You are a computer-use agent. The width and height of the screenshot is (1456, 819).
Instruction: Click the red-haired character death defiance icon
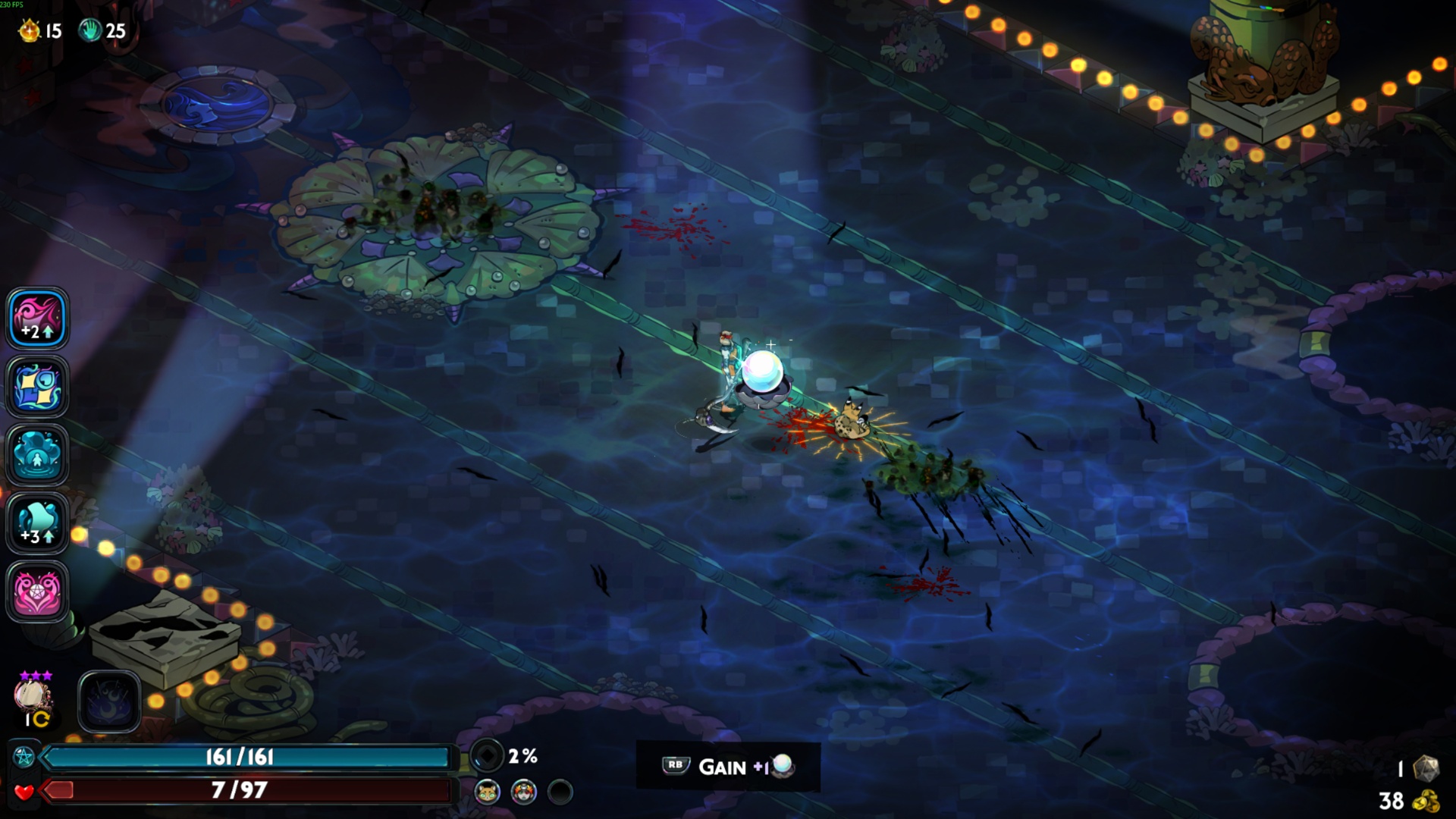pos(523,792)
